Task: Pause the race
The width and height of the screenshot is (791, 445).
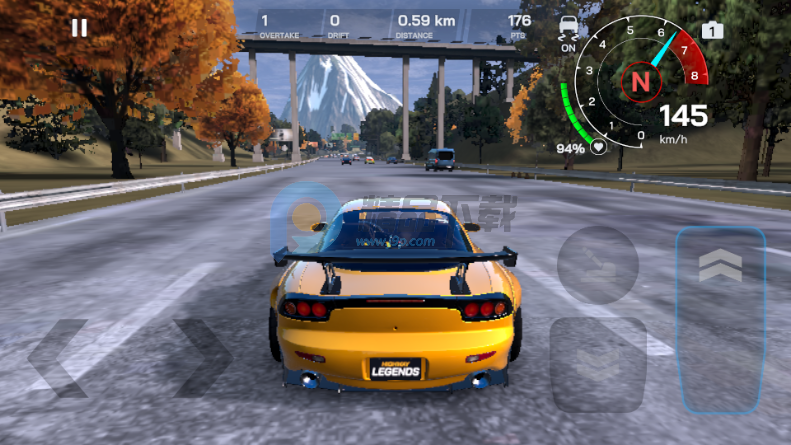Action: [x=79, y=28]
